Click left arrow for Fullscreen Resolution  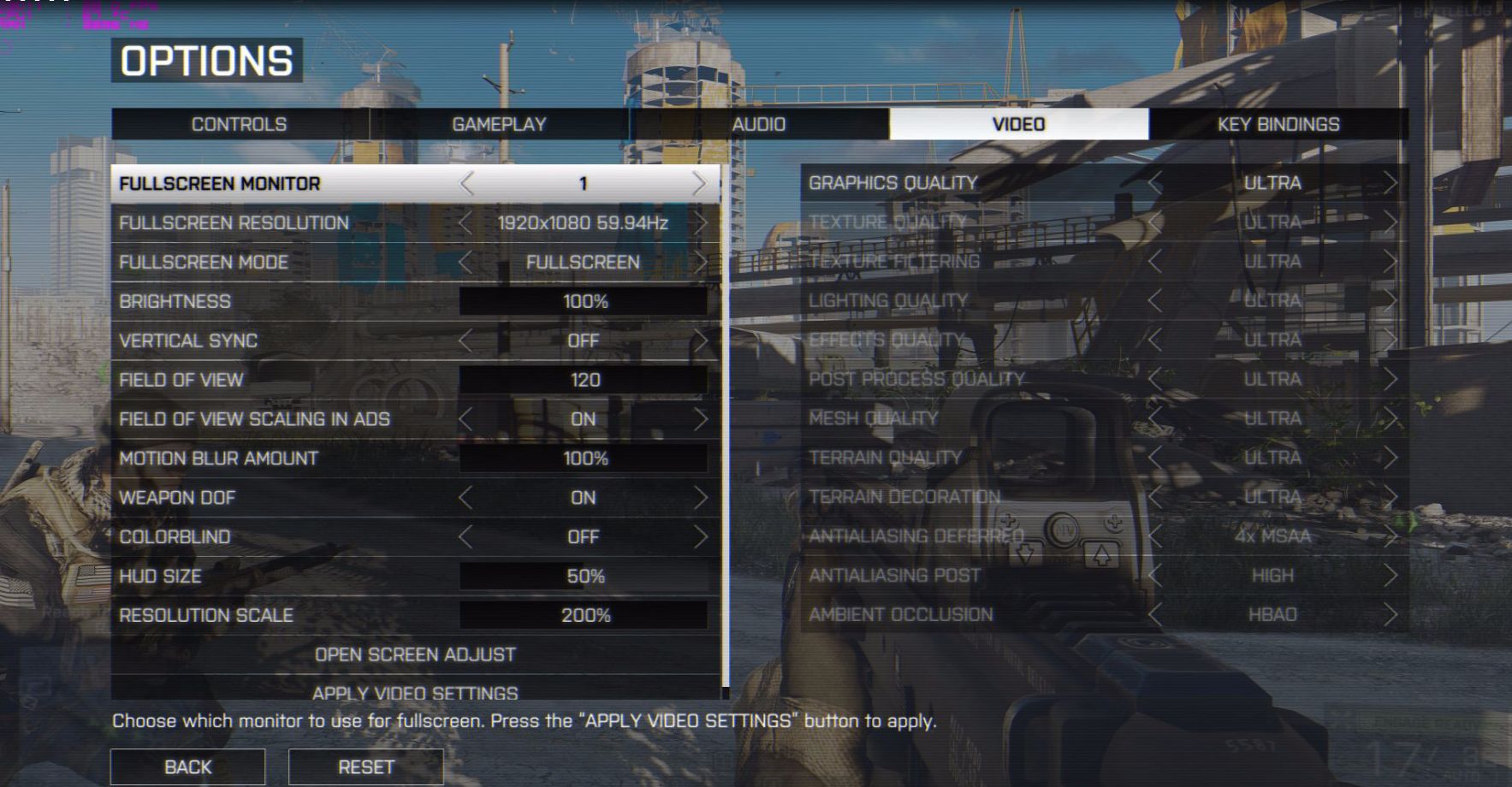(x=465, y=223)
